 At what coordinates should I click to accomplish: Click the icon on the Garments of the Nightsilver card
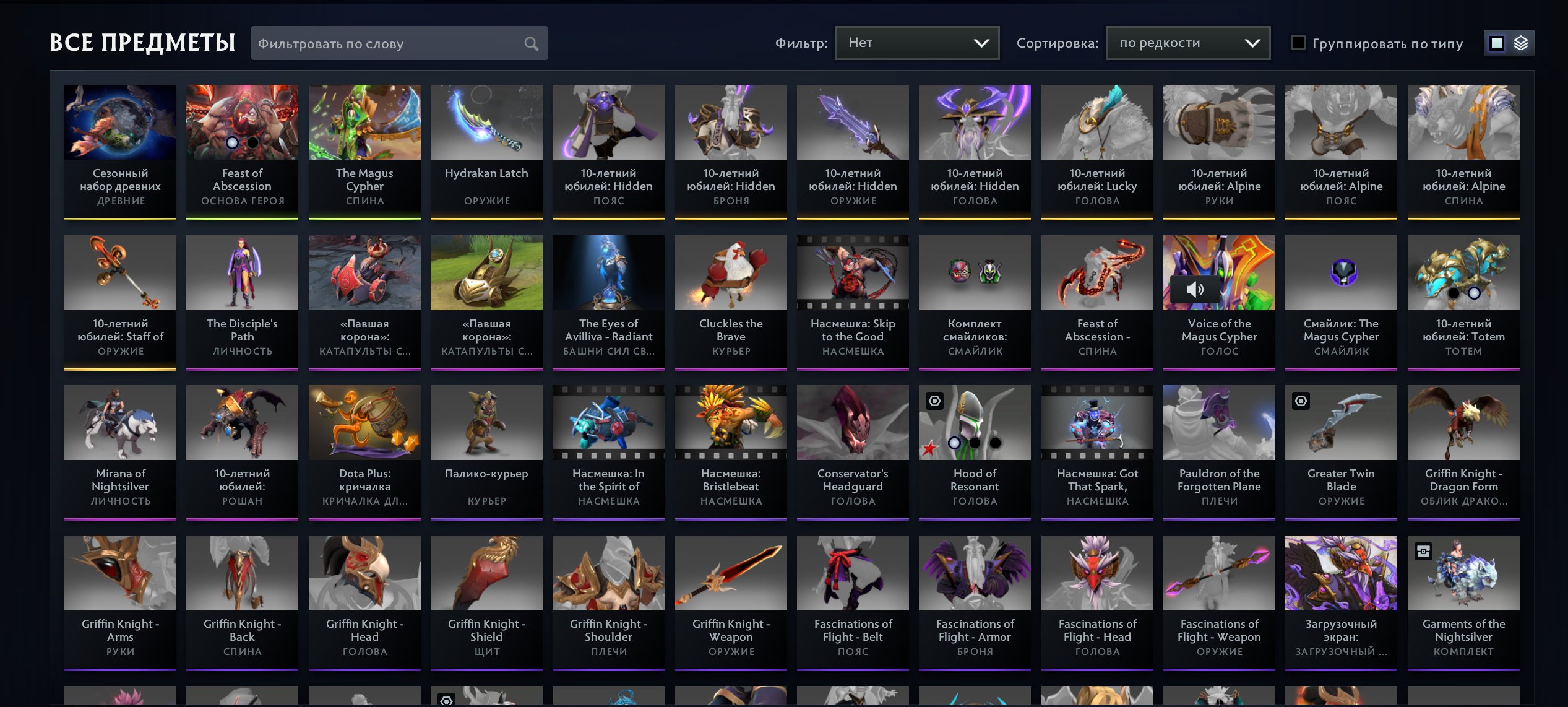[1422, 551]
